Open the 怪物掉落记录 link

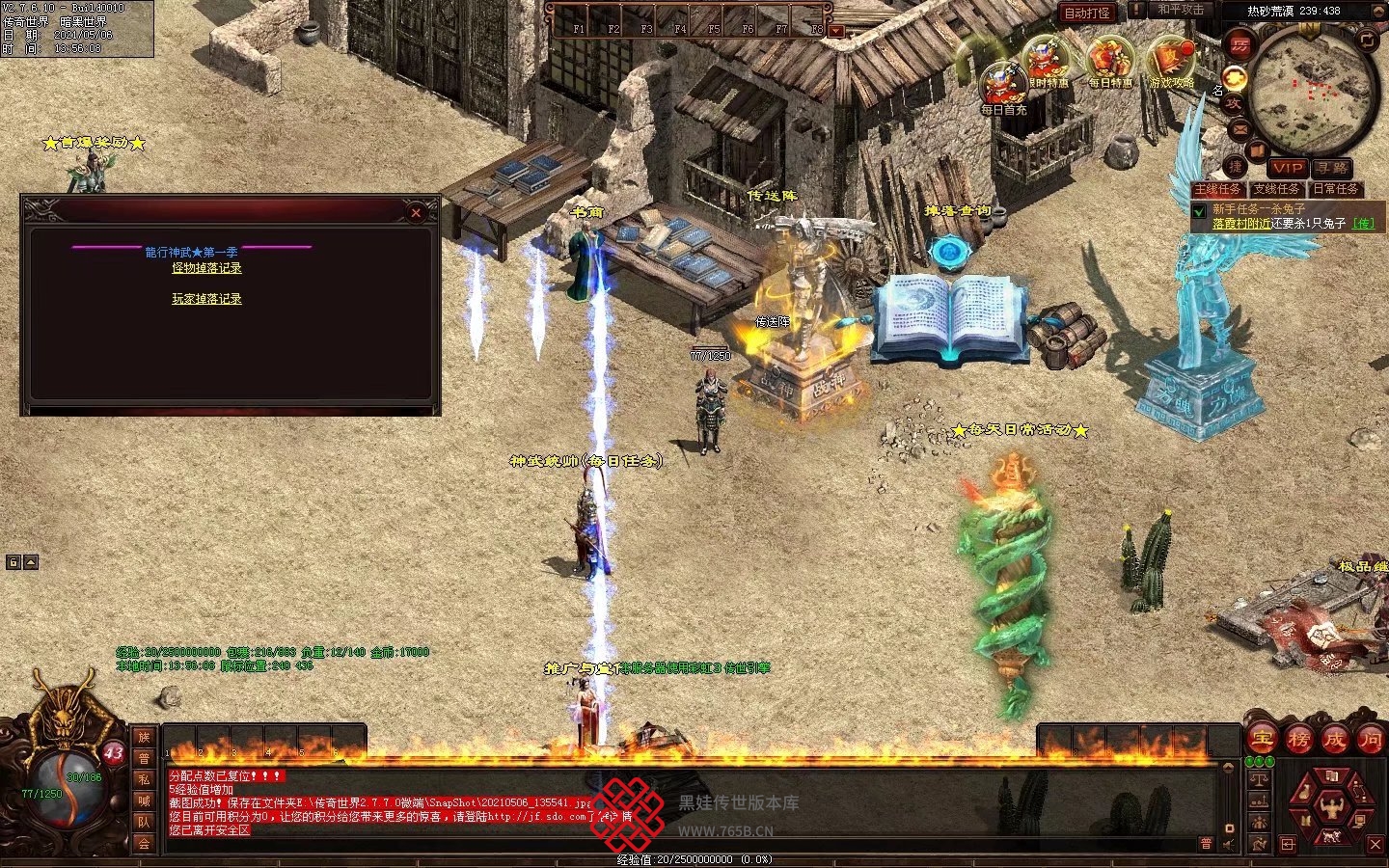[x=206, y=268]
